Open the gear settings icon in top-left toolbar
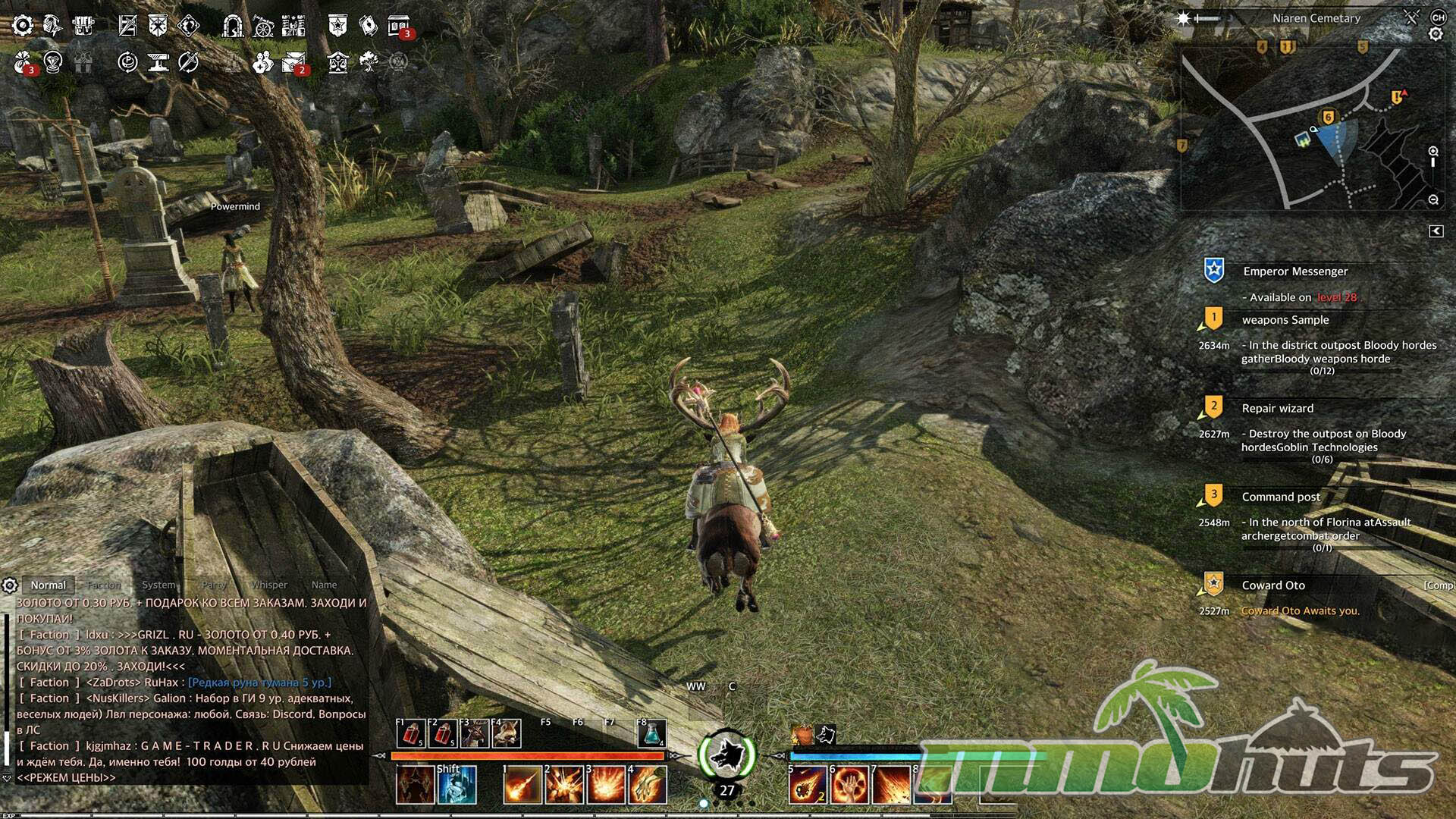This screenshot has height=819, width=1456. click(23, 26)
